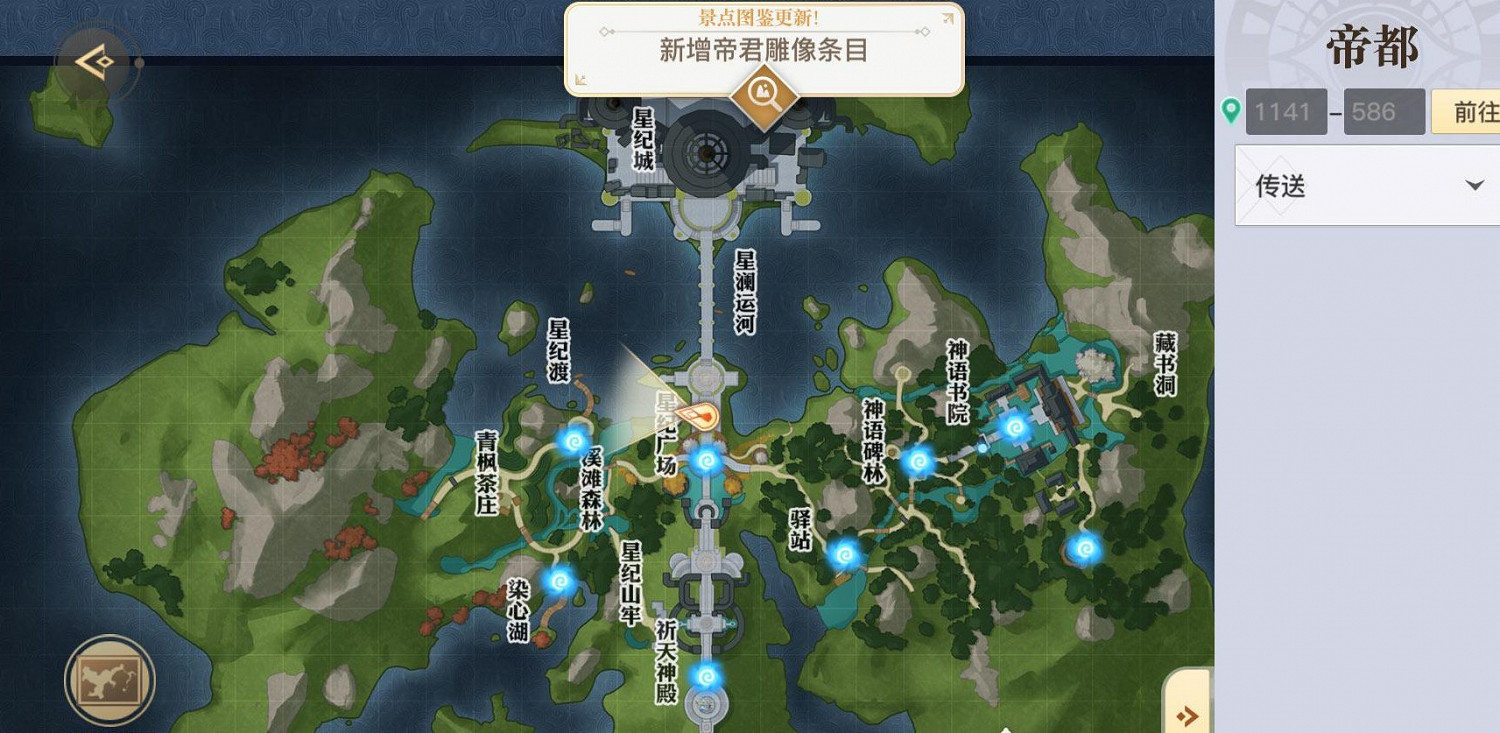Click the X coordinate field showing 1141
The height and width of the screenshot is (733, 1500).
pyautogui.click(x=1286, y=112)
